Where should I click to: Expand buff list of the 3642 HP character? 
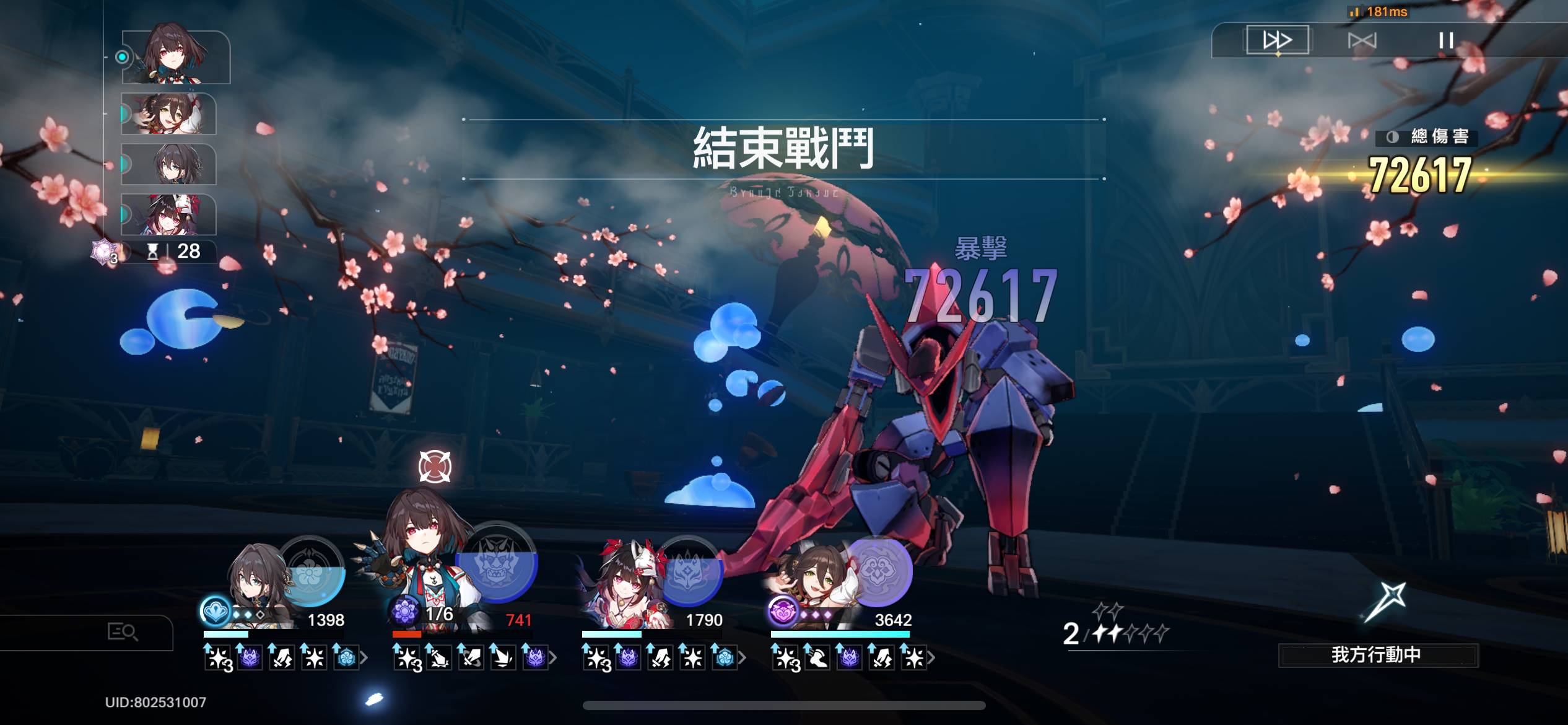click(931, 657)
